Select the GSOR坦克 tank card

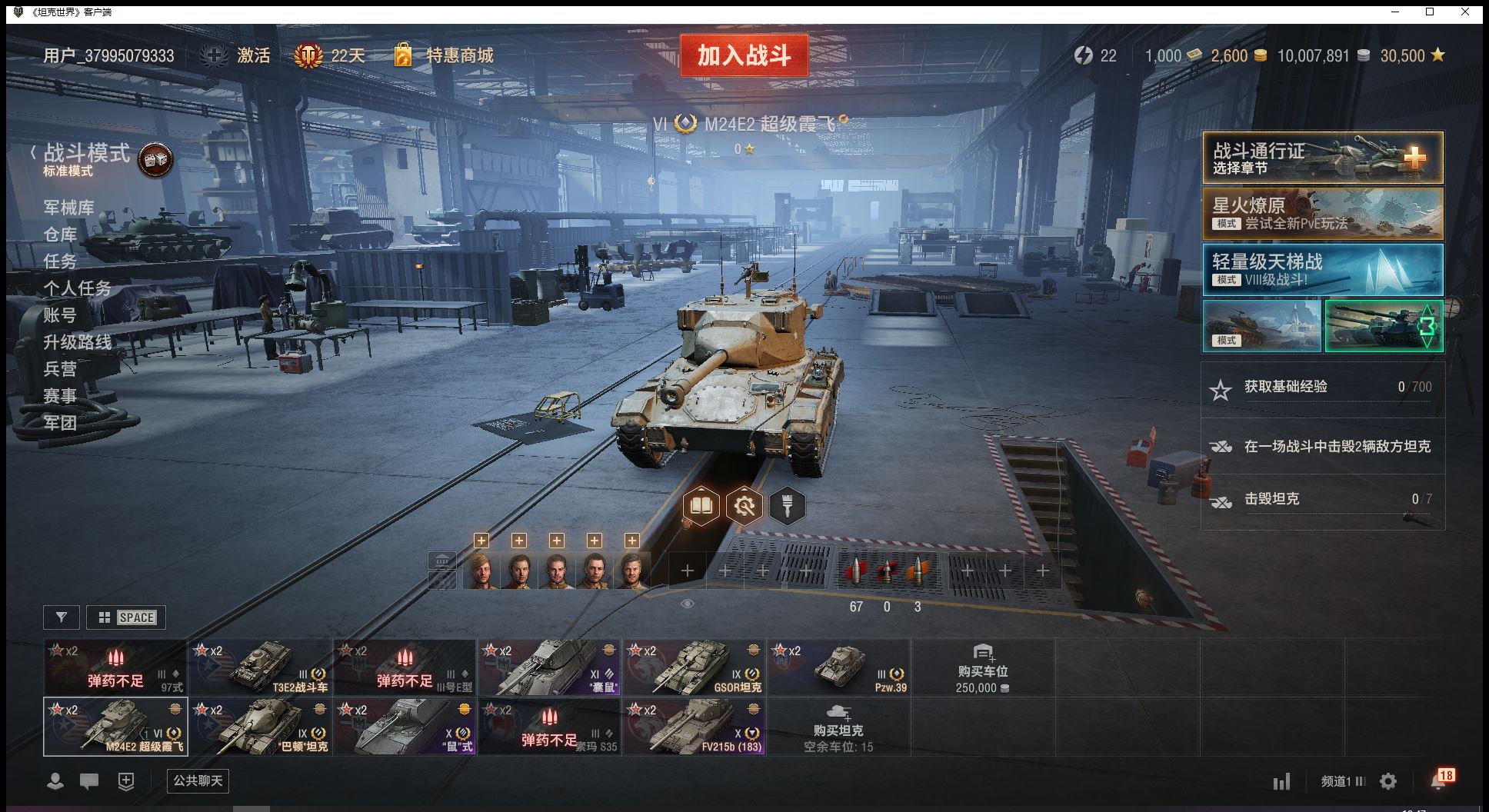click(x=695, y=667)
